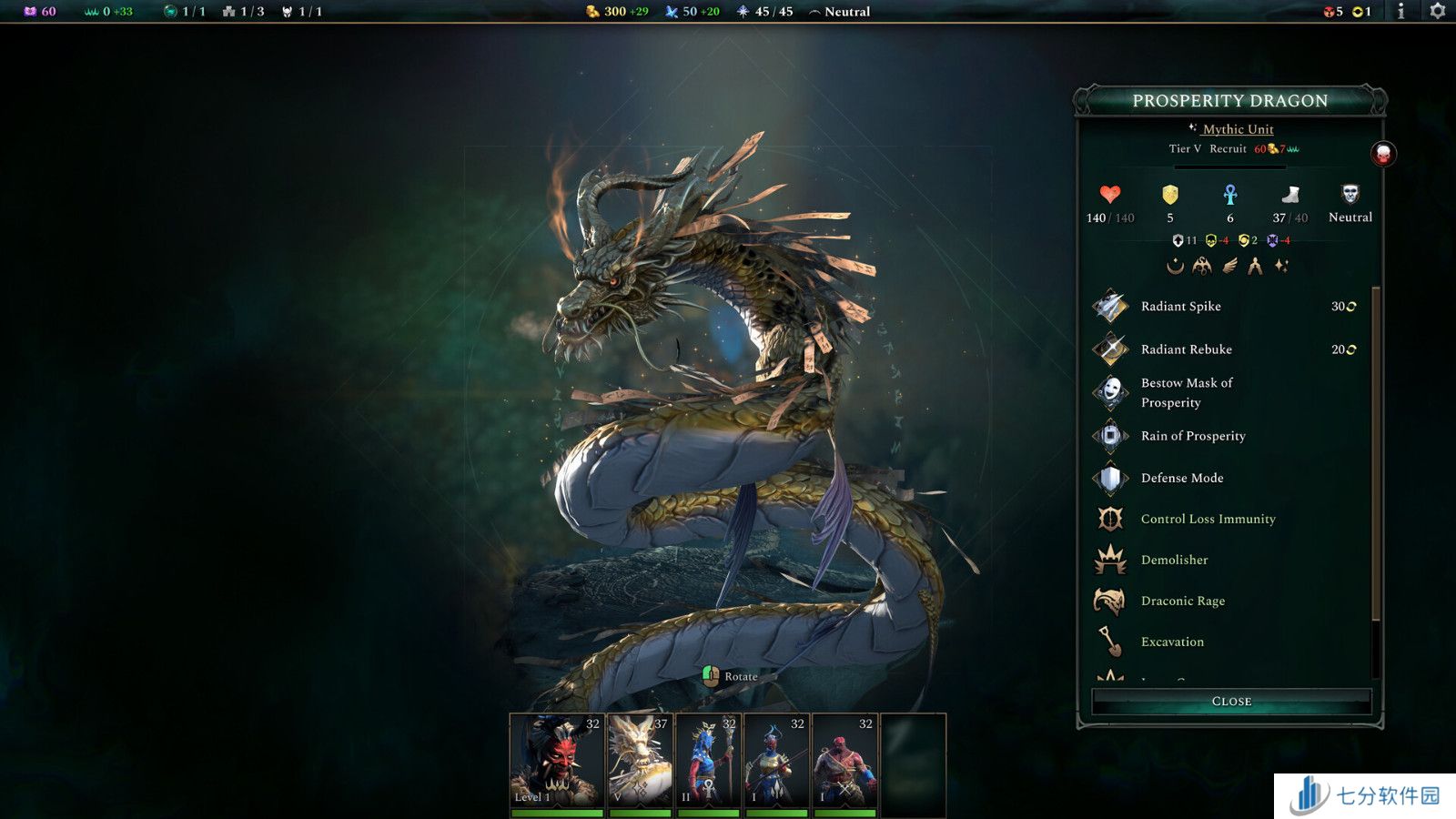Open the Mythic Unit link
This screenshot has height=819, width=1456.
click(1238, 129)
